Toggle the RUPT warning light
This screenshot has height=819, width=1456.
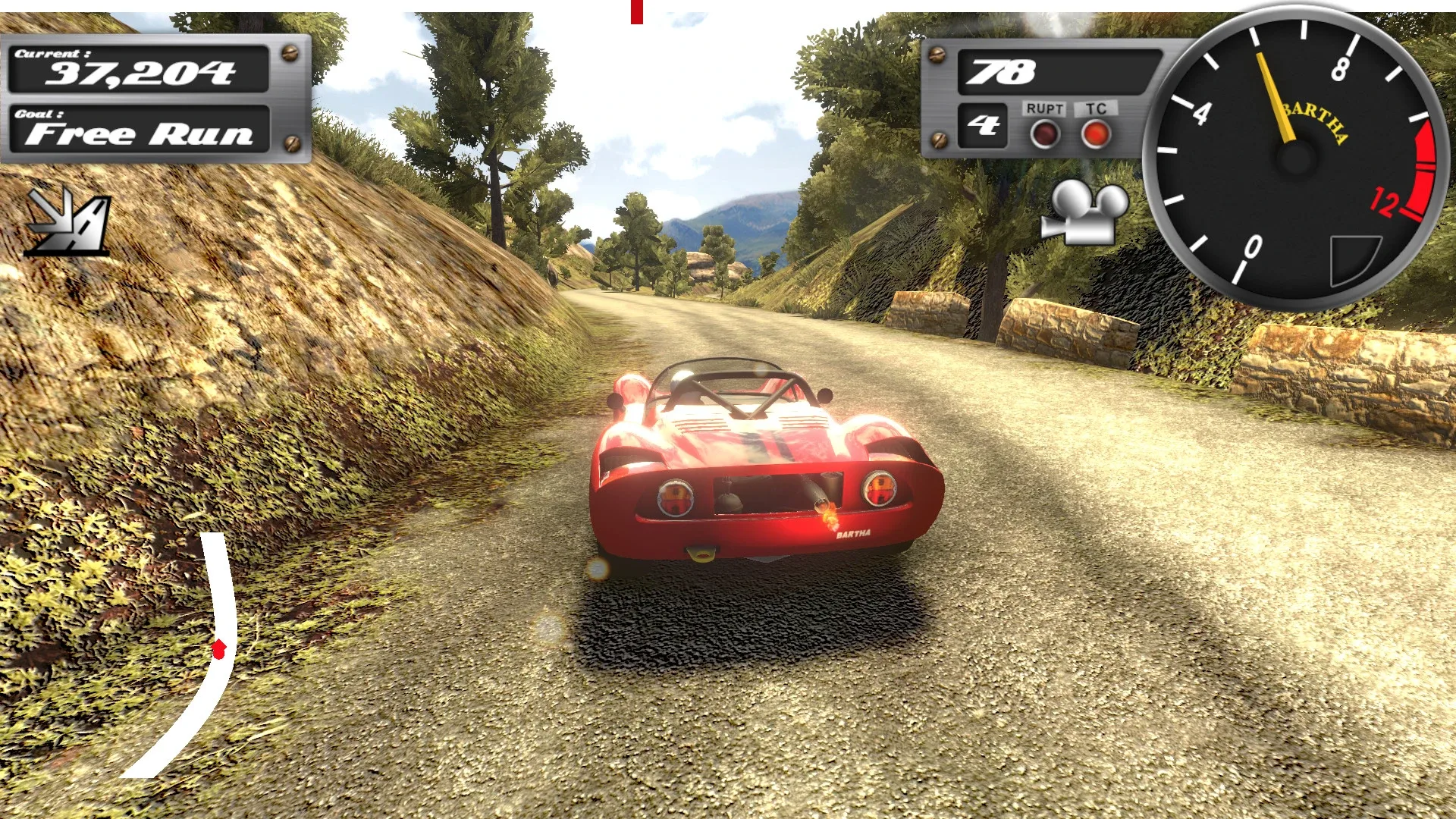[x=1045, y=135]
